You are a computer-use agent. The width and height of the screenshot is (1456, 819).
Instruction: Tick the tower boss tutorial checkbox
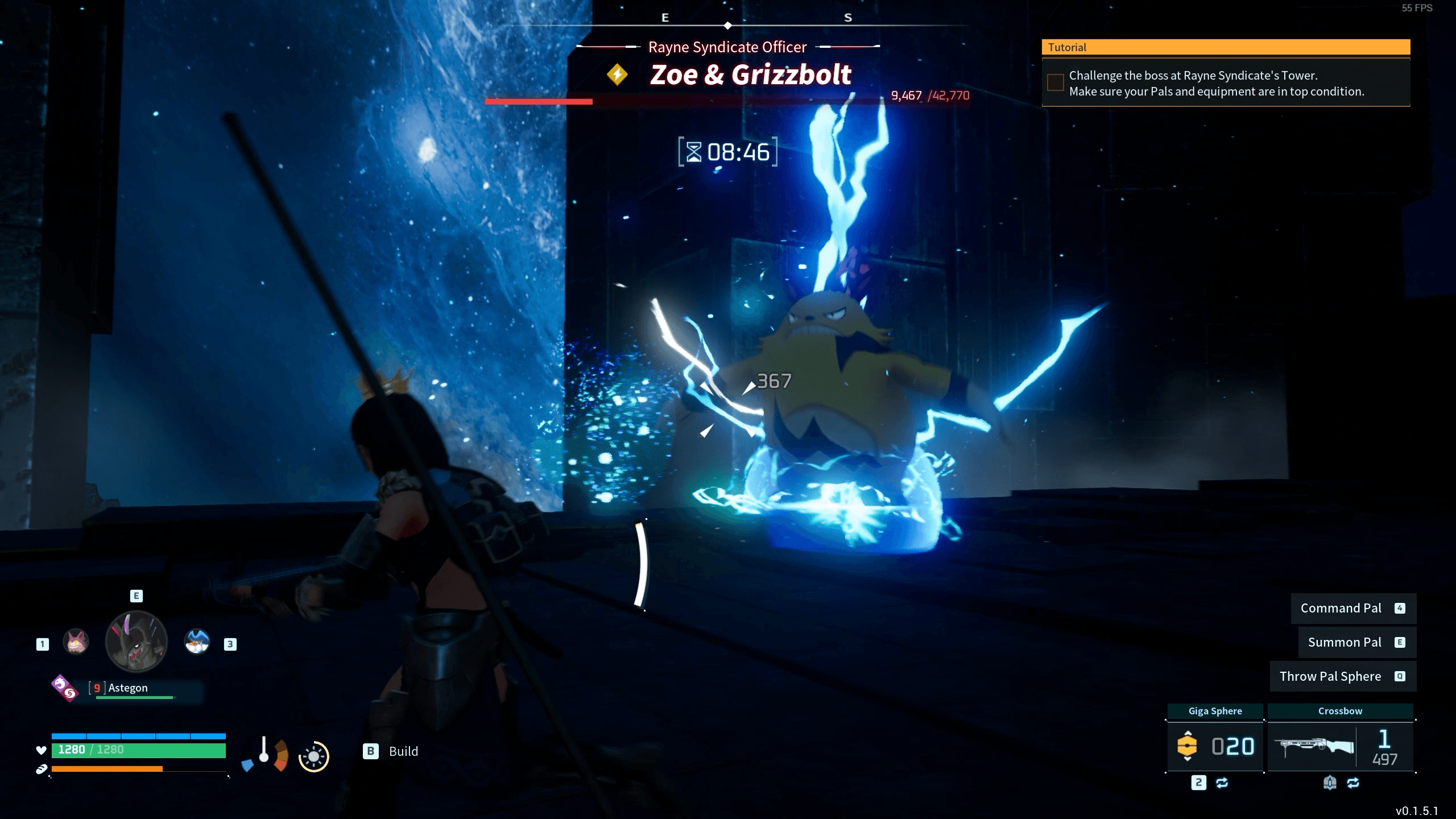[x=1056, y=82]
